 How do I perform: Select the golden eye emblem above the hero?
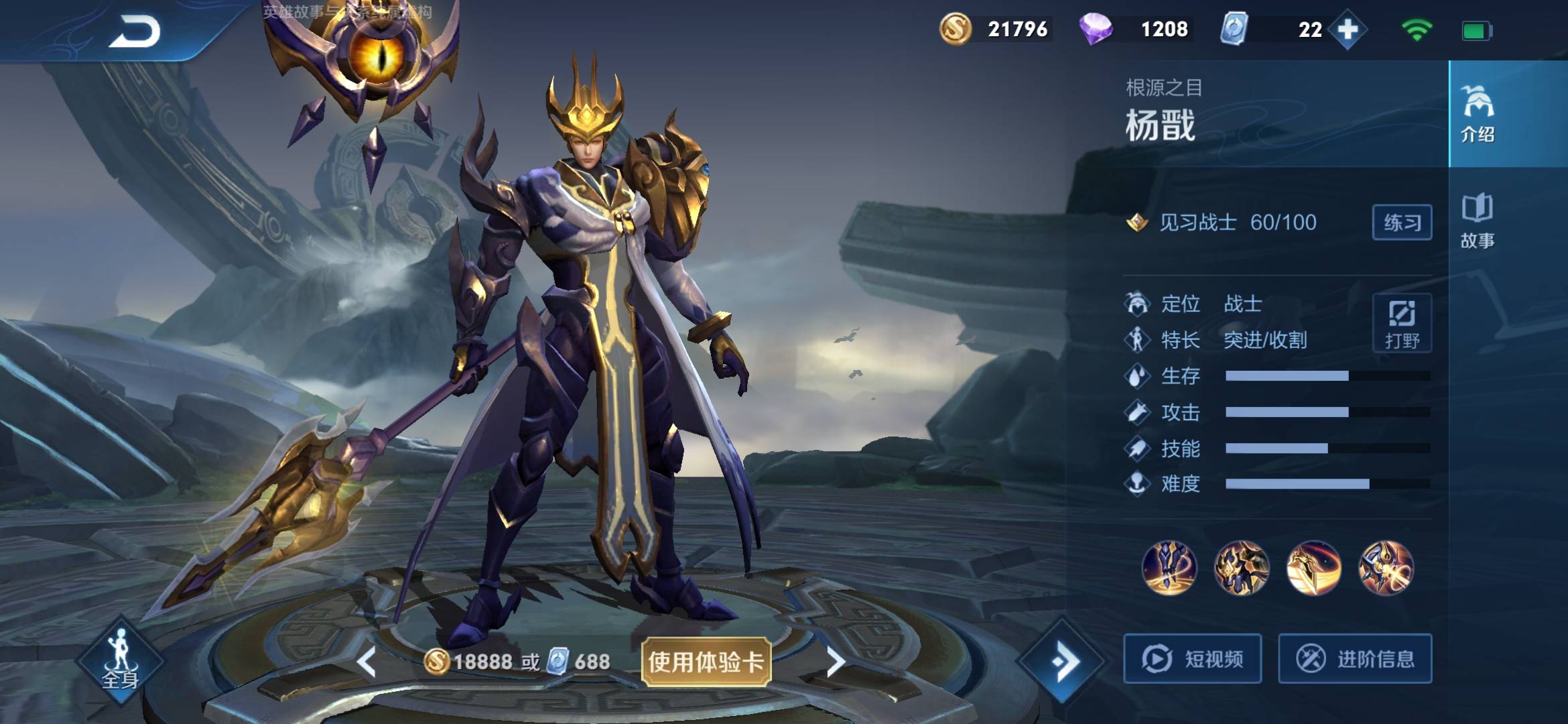(379, 60)
